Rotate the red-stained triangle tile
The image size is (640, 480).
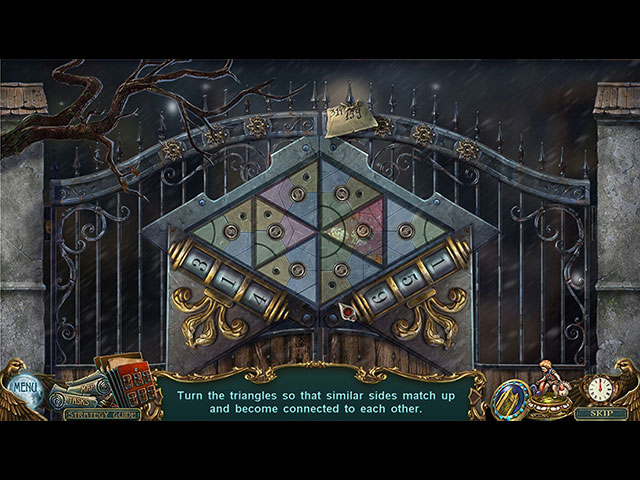tap(363, 231)
